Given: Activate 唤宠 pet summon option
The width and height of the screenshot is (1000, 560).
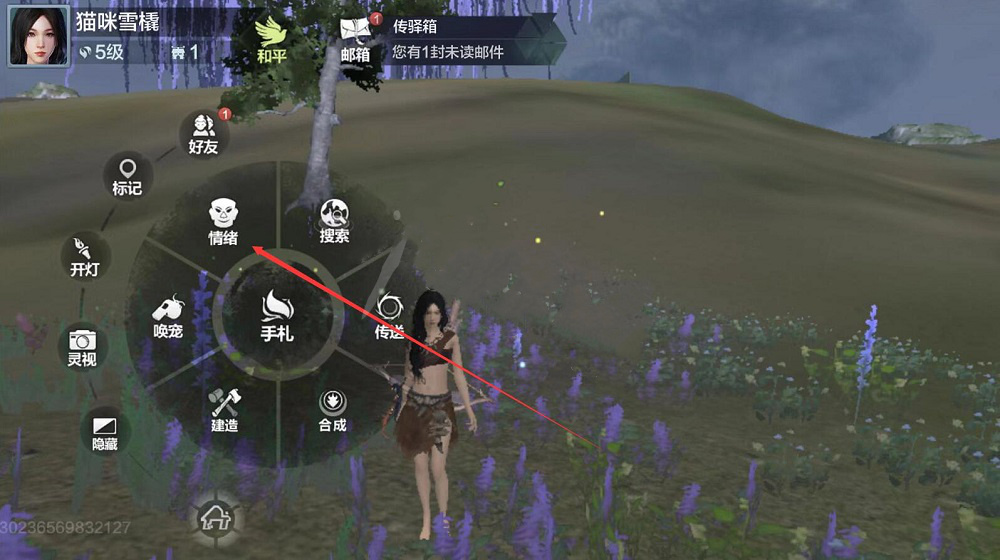Looking at the screenshot, I should (x=167, y=315).
